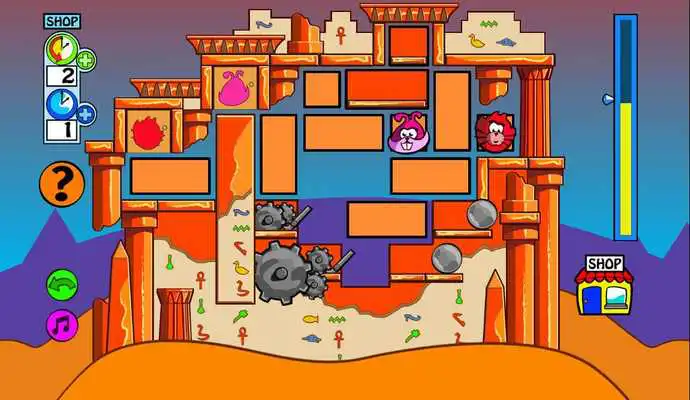Activate the green and yellow clock power-up
The image size is (690, 400).
(x=59, y=48)
